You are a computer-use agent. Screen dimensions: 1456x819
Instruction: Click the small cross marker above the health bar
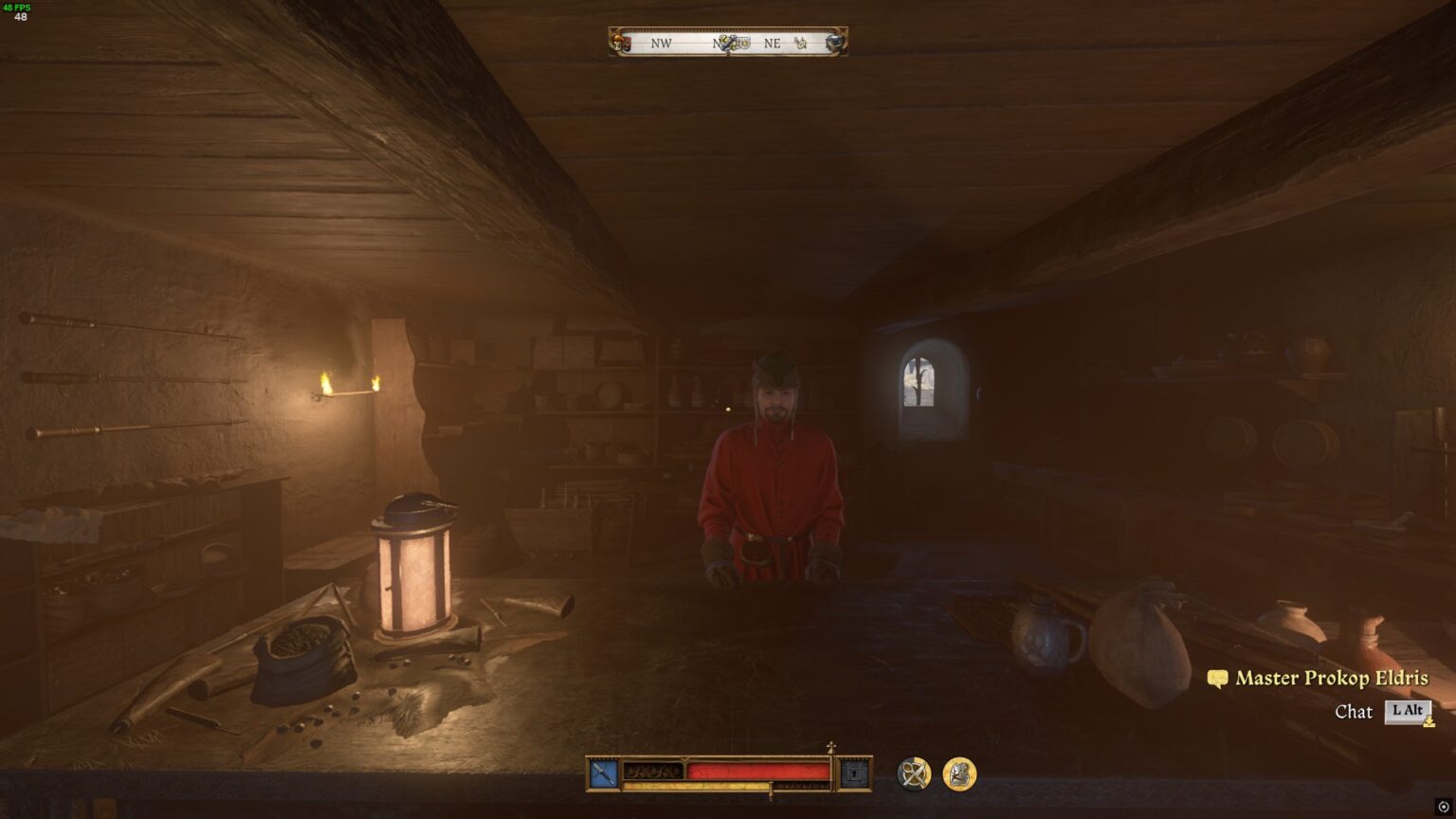pos(831,745)
